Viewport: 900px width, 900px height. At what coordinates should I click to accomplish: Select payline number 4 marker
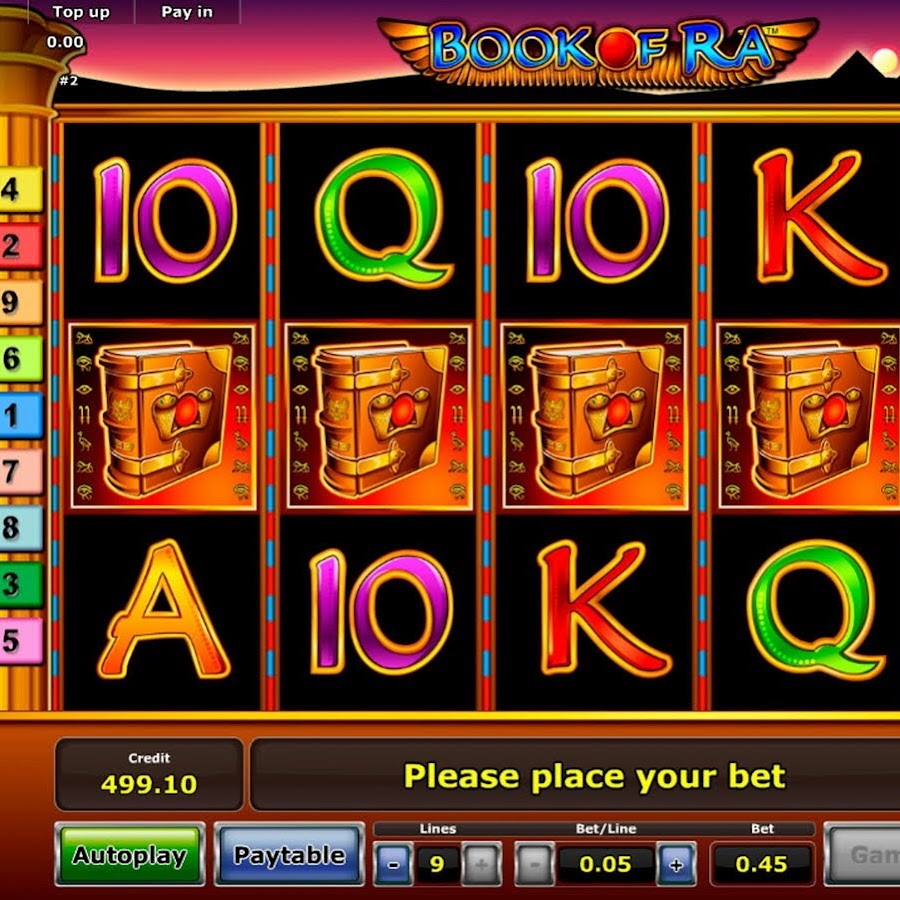coord(20,190)
